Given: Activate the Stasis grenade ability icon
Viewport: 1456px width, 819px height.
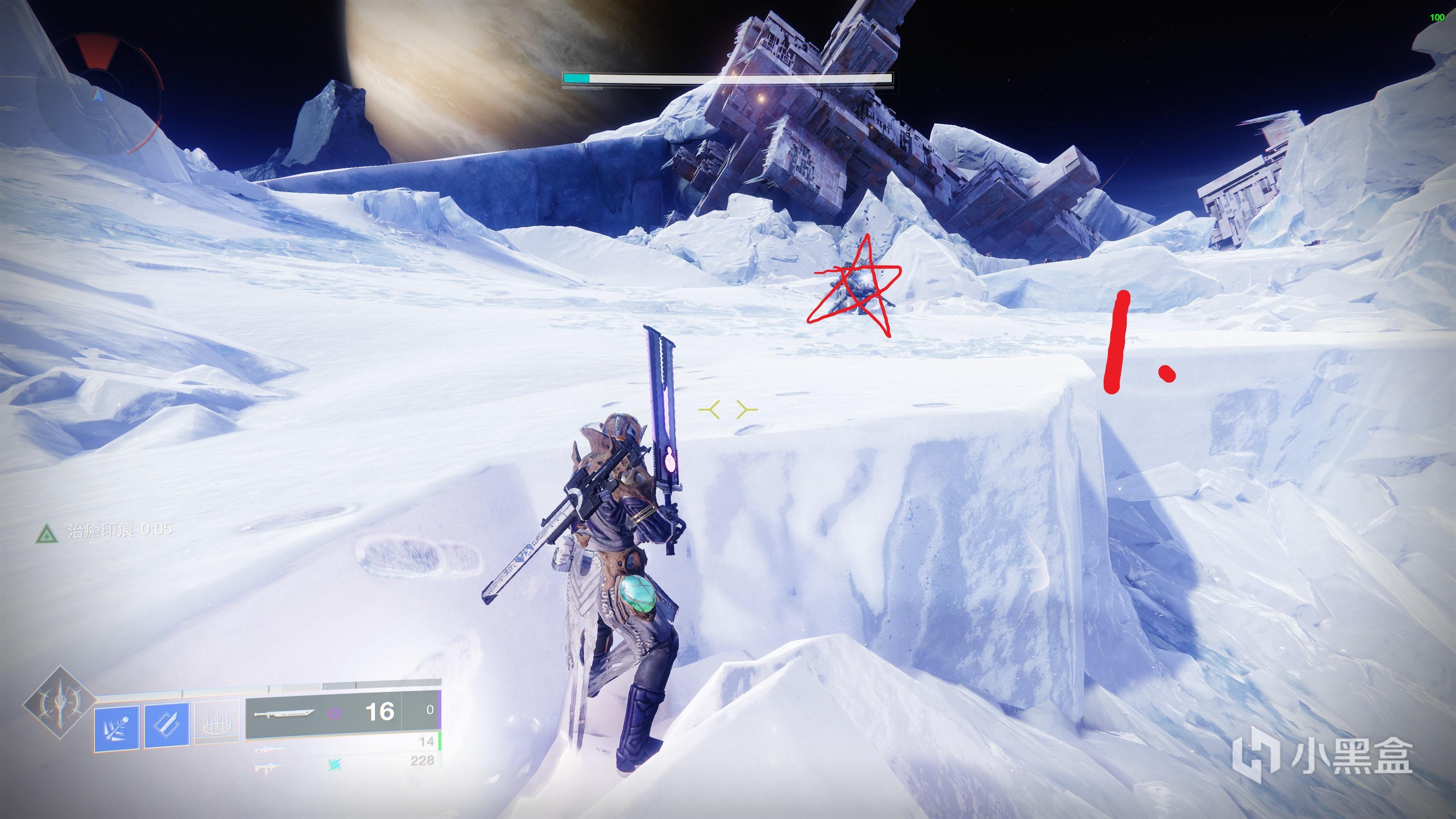Looking at the screenshot, I should pyautogui.click(x=116, y=728).
